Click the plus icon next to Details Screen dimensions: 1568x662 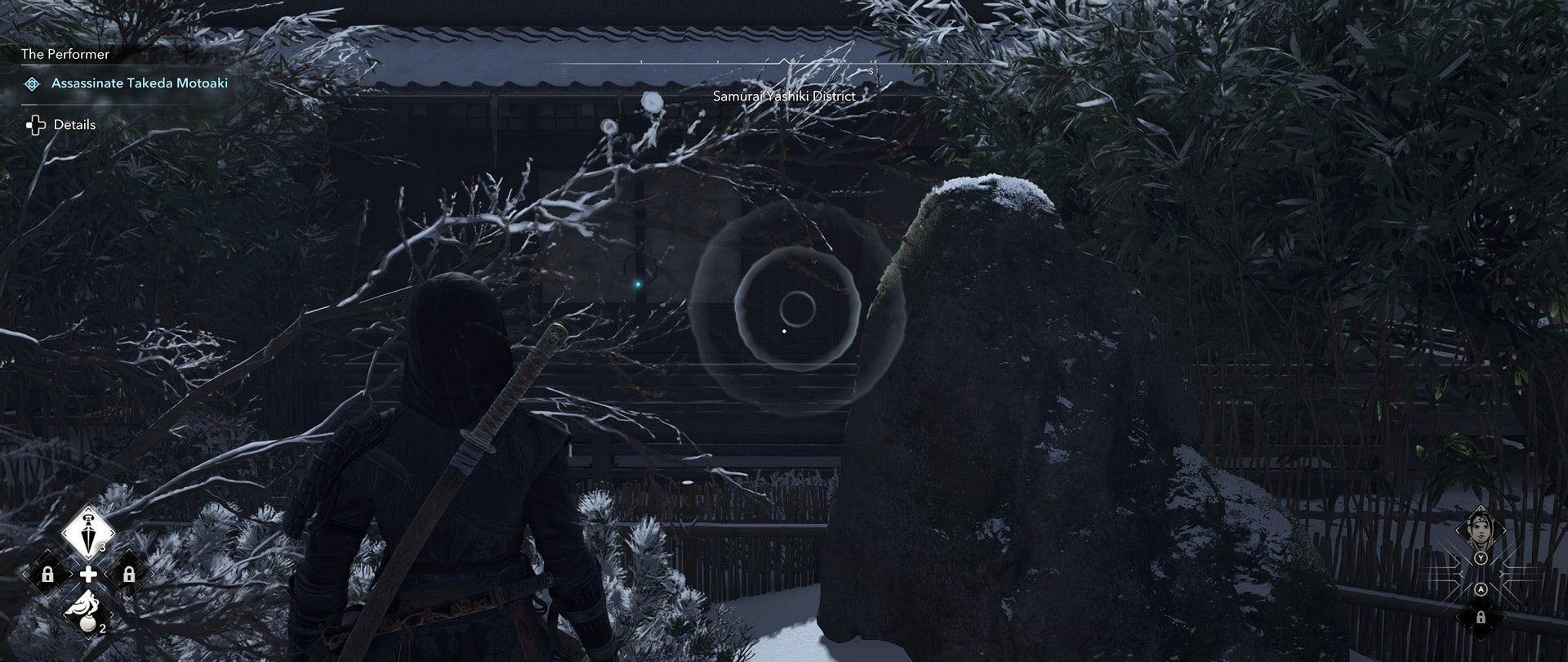[x=34, y=124]
